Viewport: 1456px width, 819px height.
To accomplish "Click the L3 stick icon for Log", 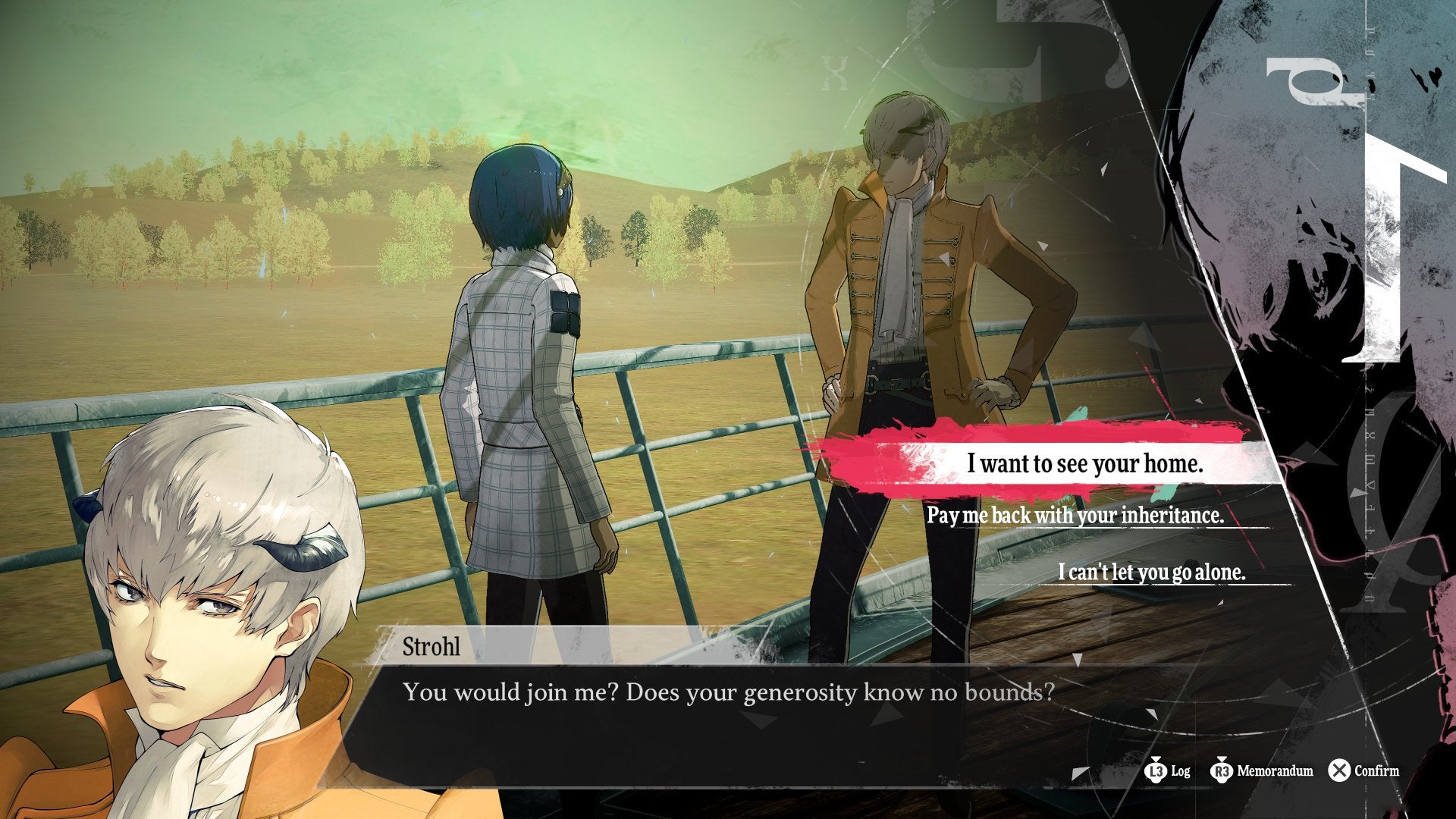I will pos(1156,771).
